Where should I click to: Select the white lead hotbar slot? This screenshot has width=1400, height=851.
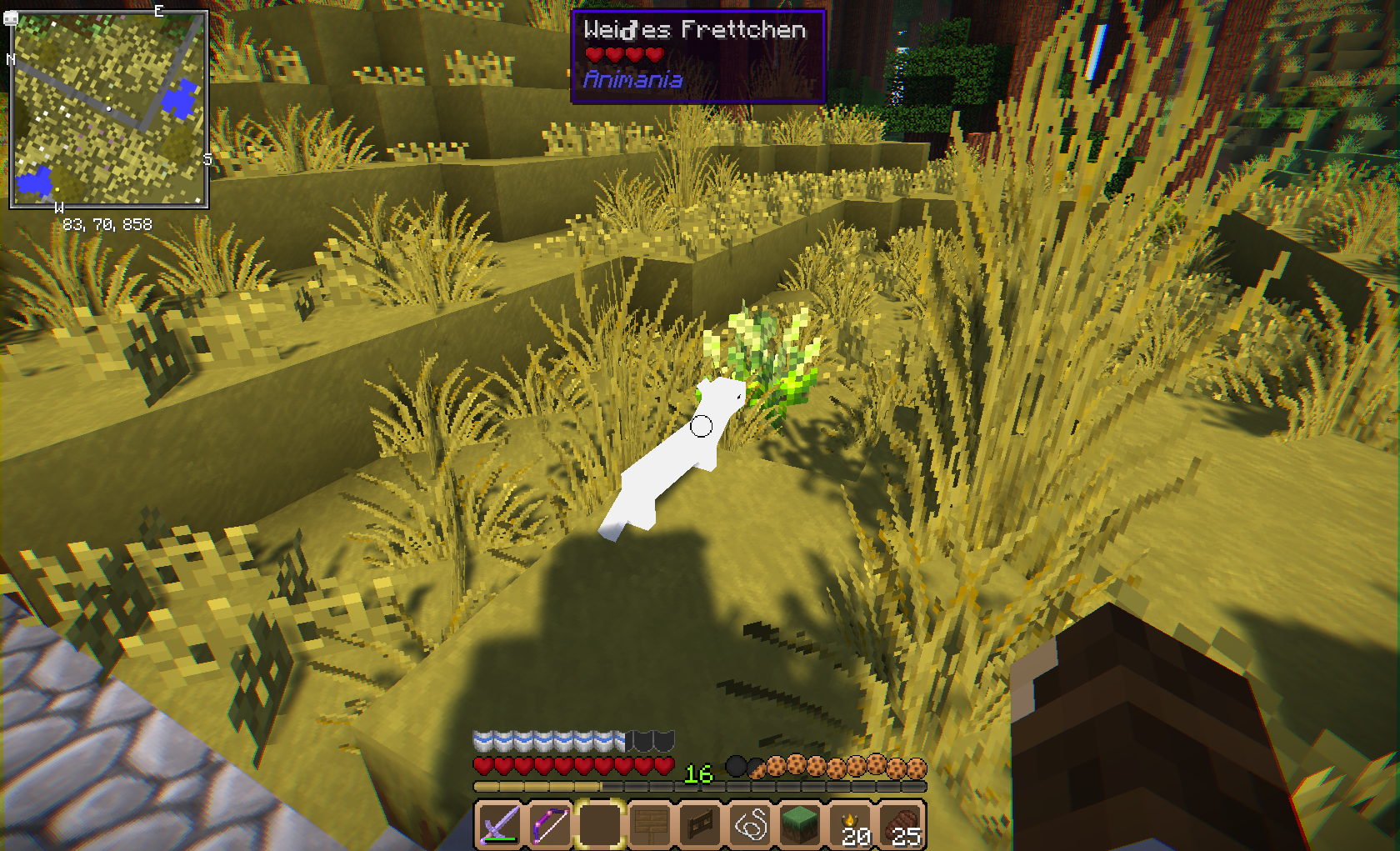pyautogui.click(x=751, y=825)
